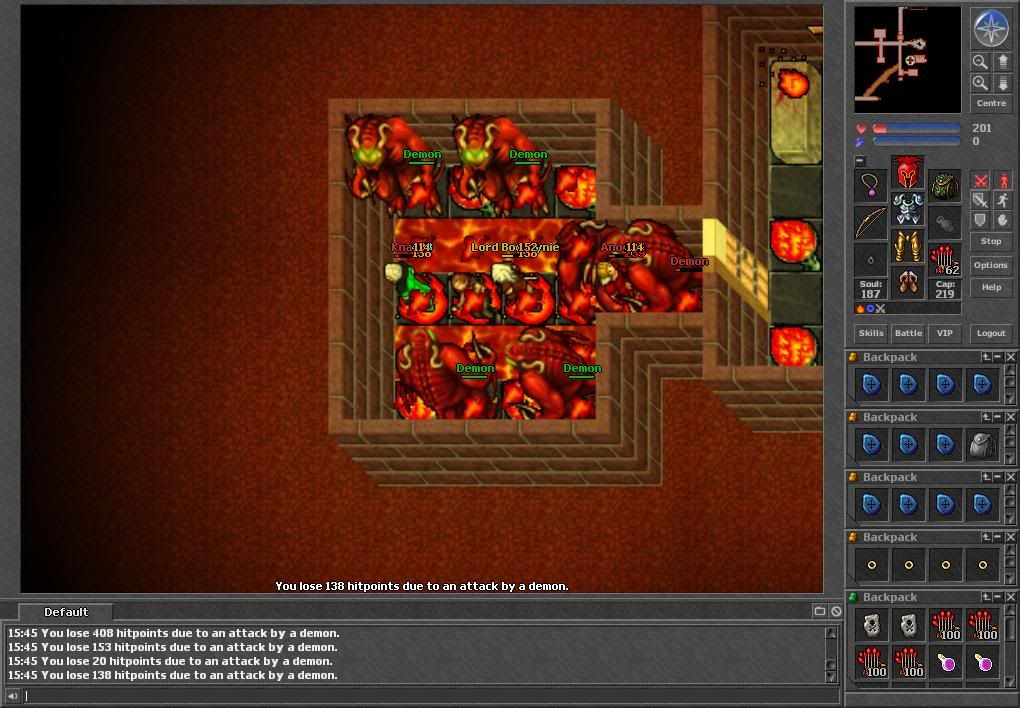Select the red helmet equipment slot

907,173
